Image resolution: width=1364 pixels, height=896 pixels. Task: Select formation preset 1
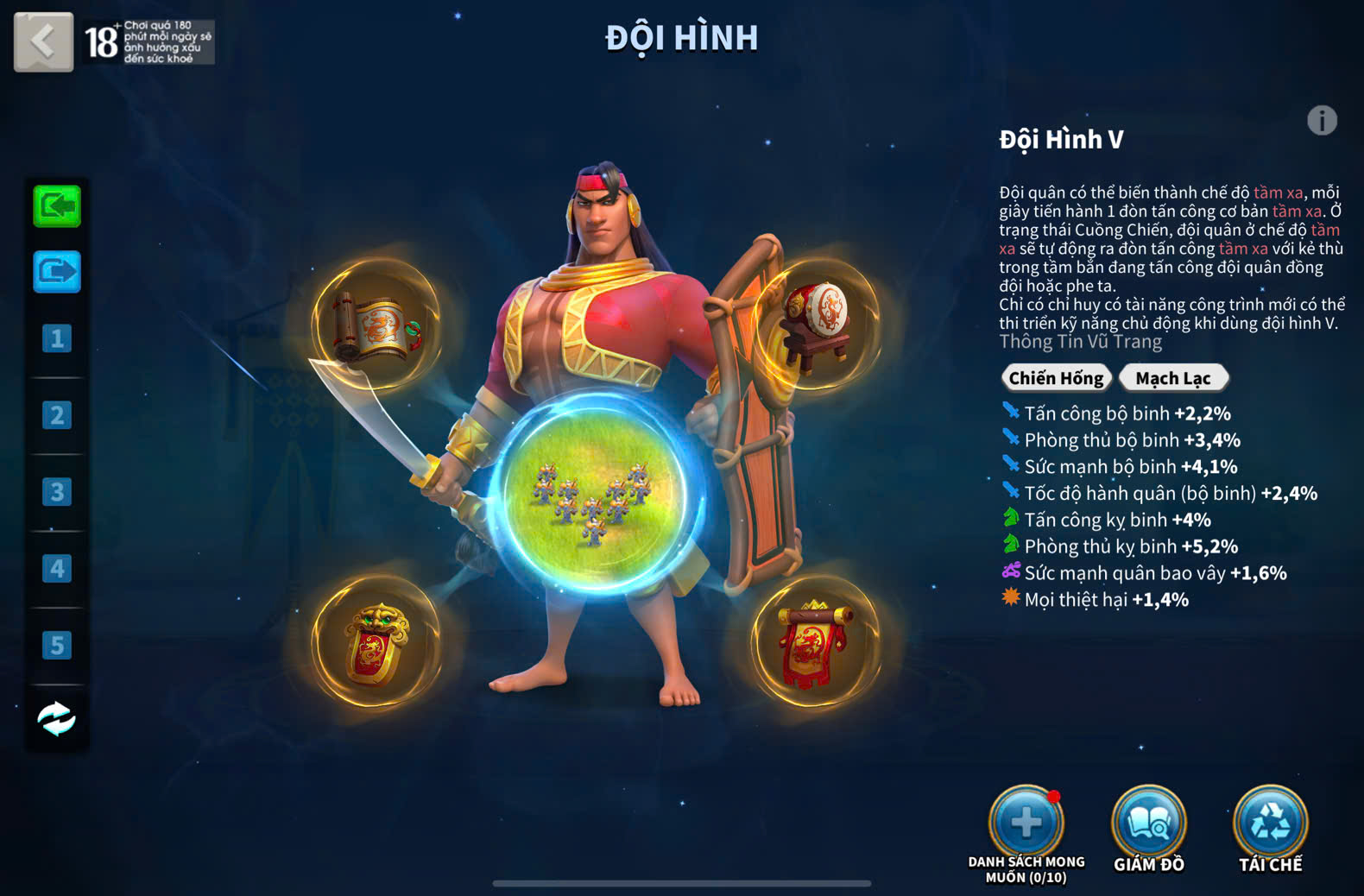[x=57, y=338]
